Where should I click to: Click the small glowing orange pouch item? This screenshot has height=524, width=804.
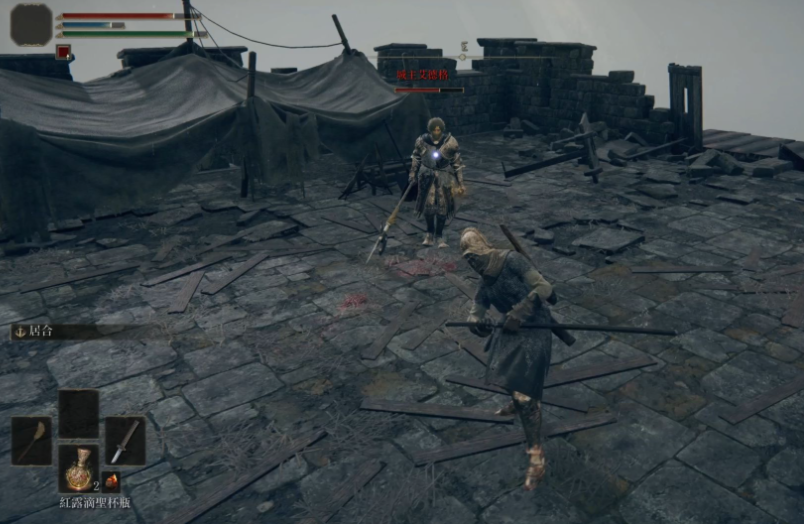pyautogui.click(x=110, y=481)
